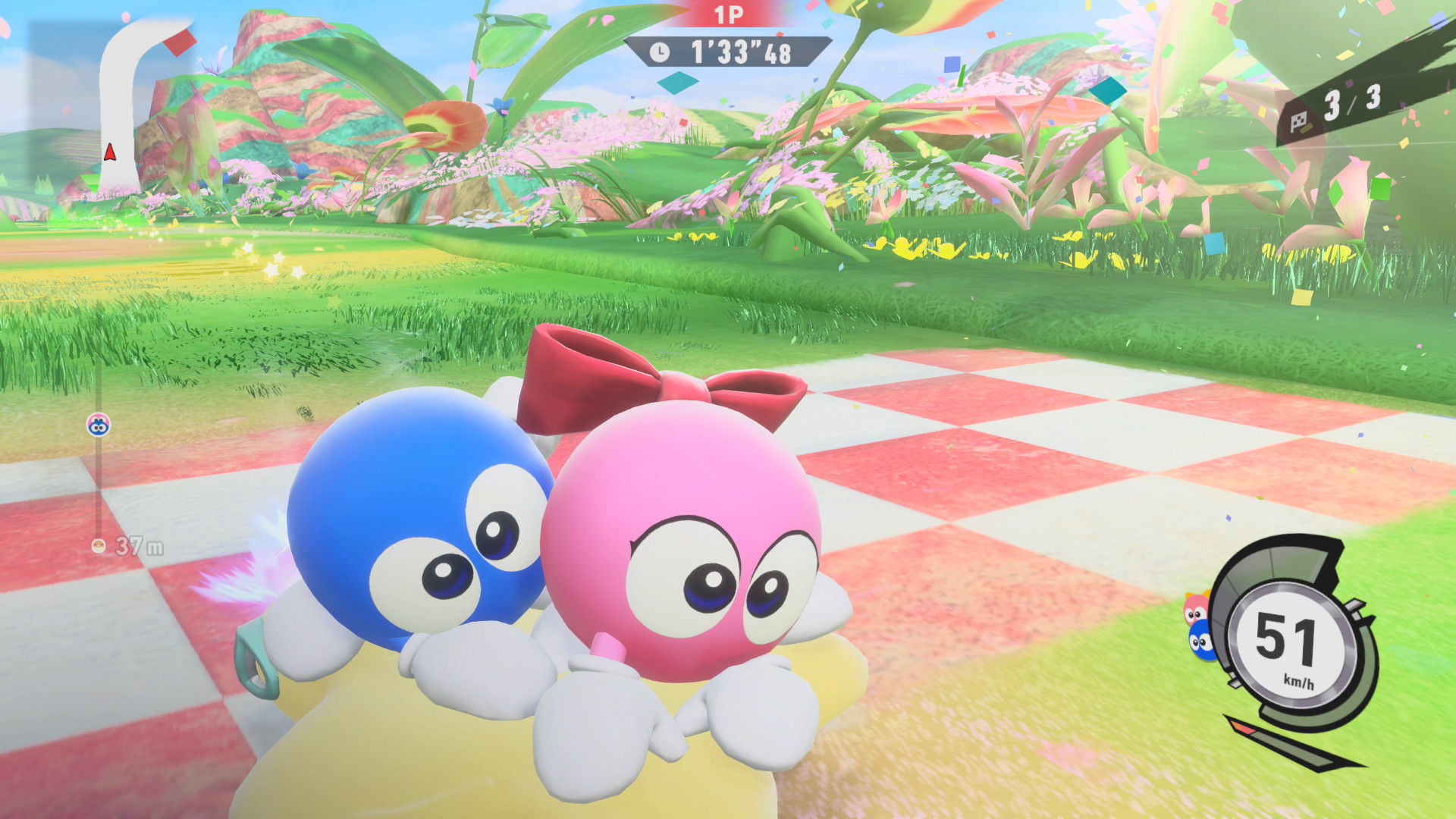This screenshot has width=1456, height=819.
Task: Click the racer icon on progress bar
Action: (99, 425)
